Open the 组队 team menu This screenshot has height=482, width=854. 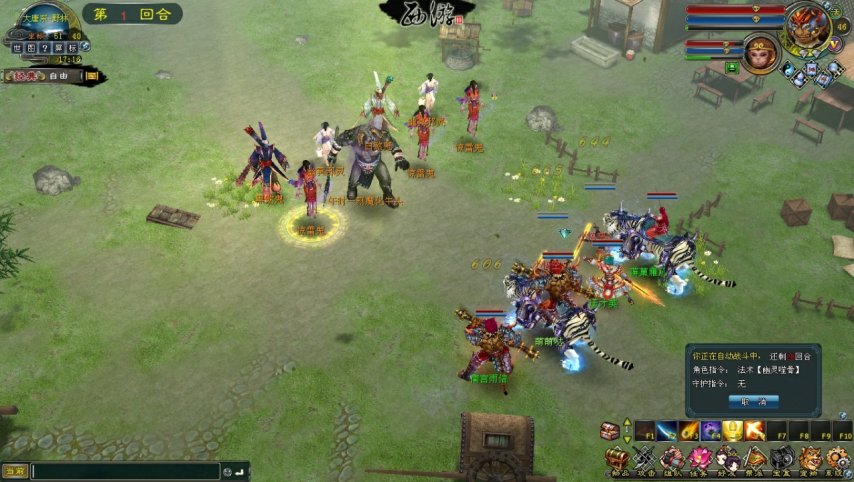click(673, 459)
